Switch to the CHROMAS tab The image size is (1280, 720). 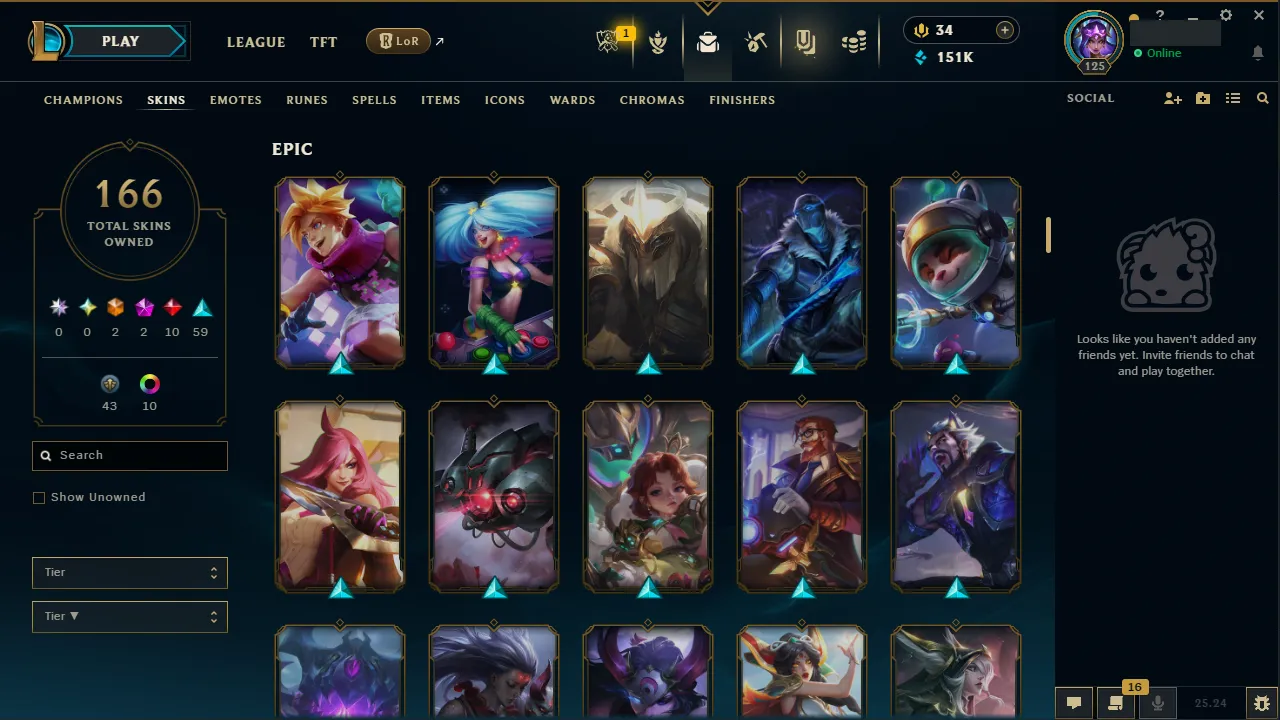tap(652, 100)
